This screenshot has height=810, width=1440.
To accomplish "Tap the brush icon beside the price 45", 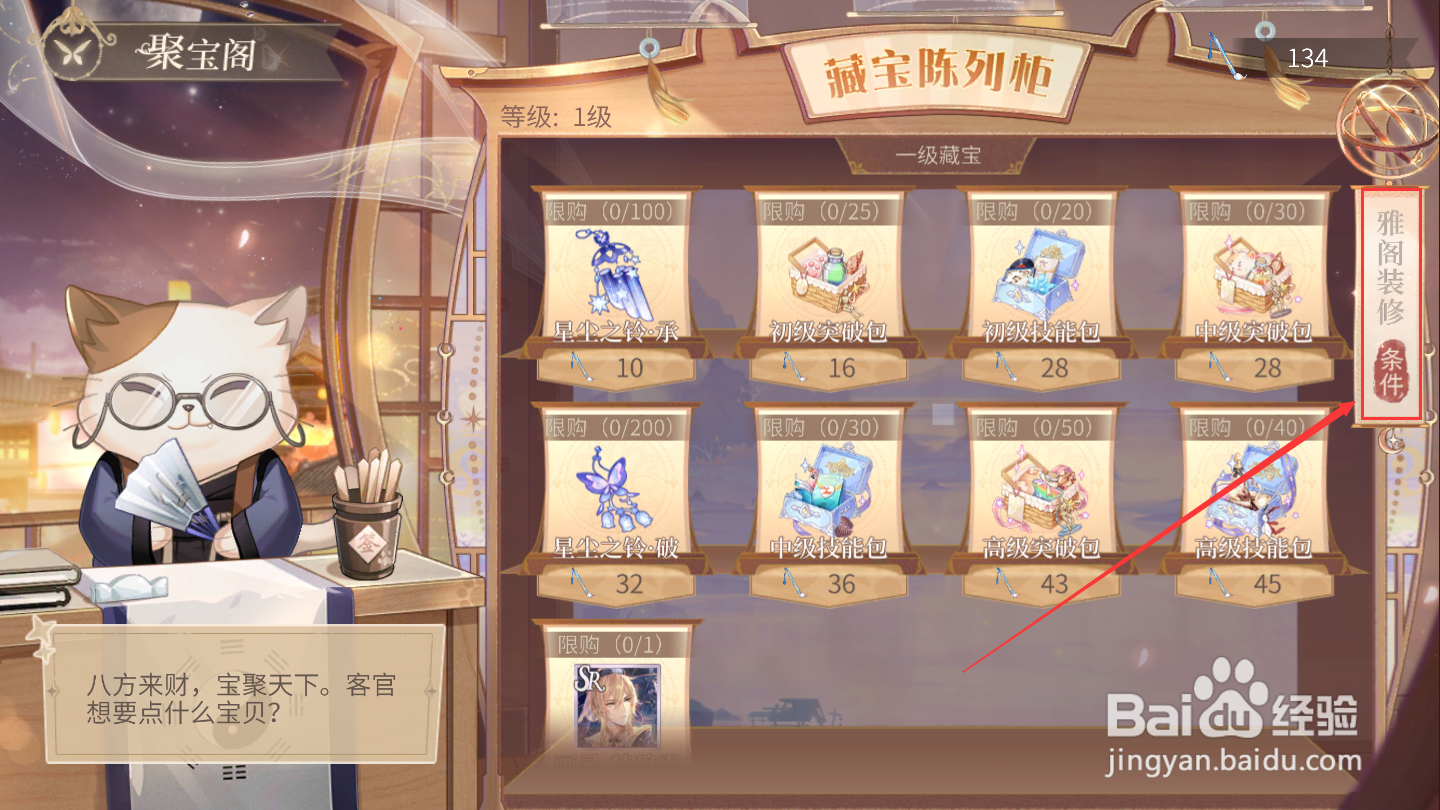I will coord(1221,584).
